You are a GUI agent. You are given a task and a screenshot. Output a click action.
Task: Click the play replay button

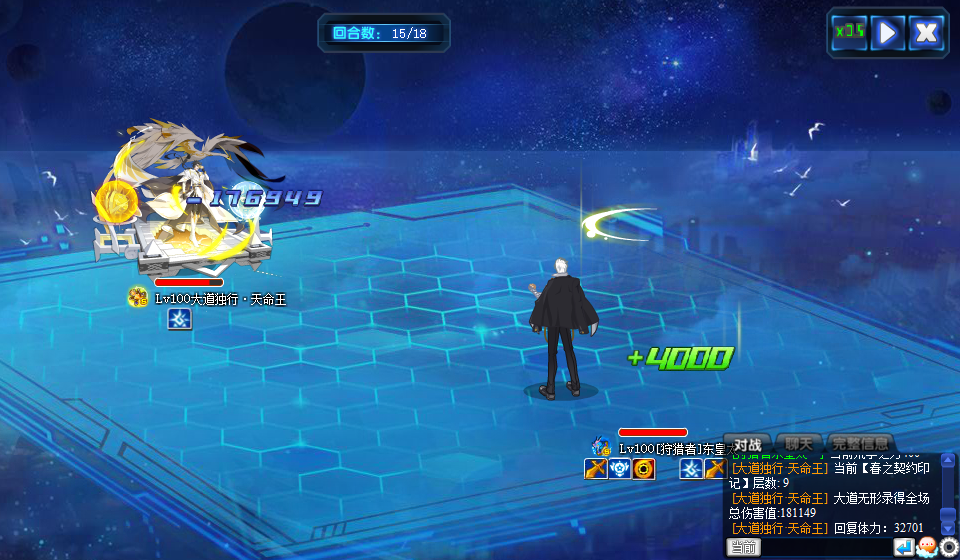887,32
